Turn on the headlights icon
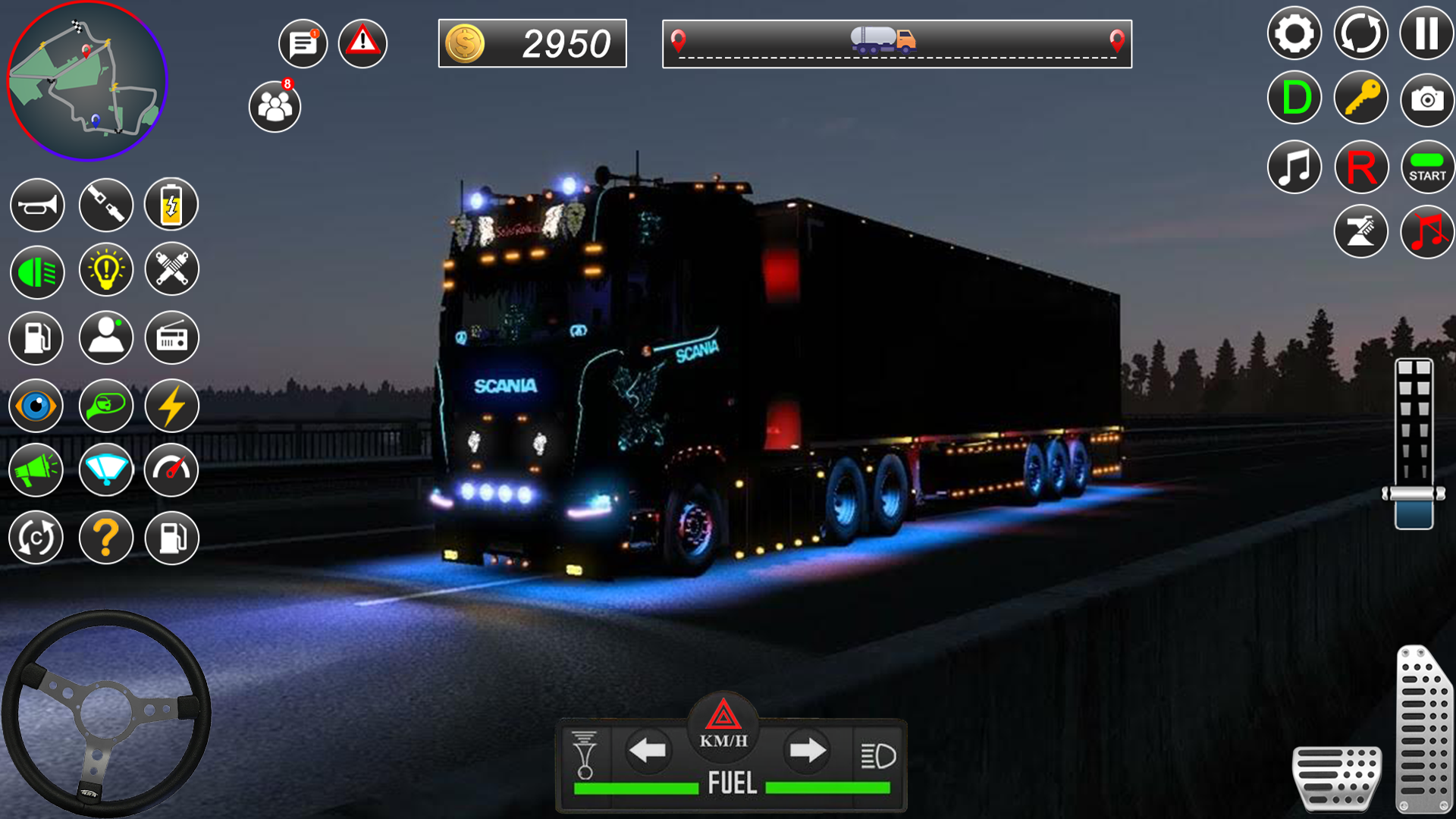 pos(36,271)
